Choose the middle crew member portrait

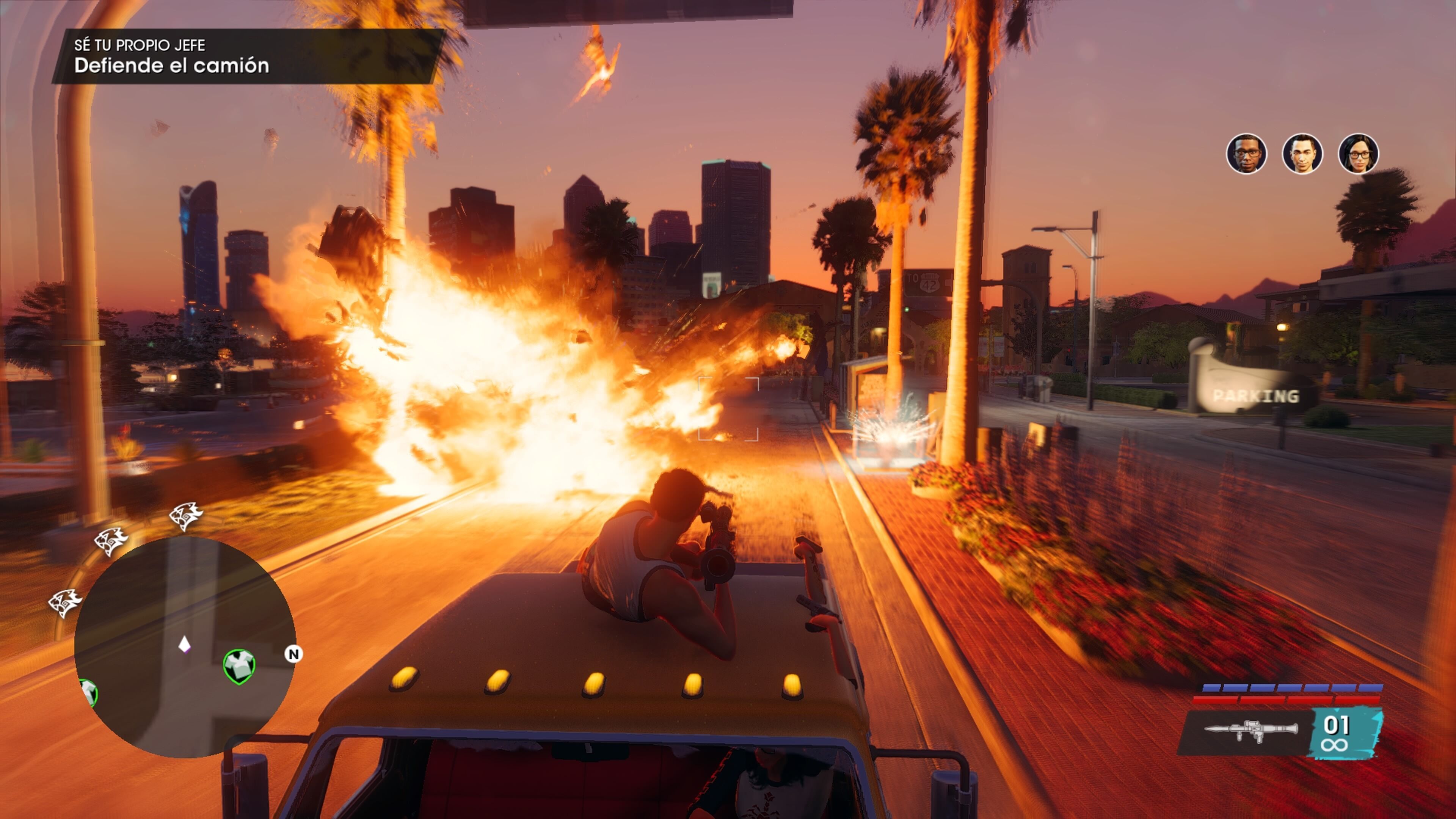1302,154
